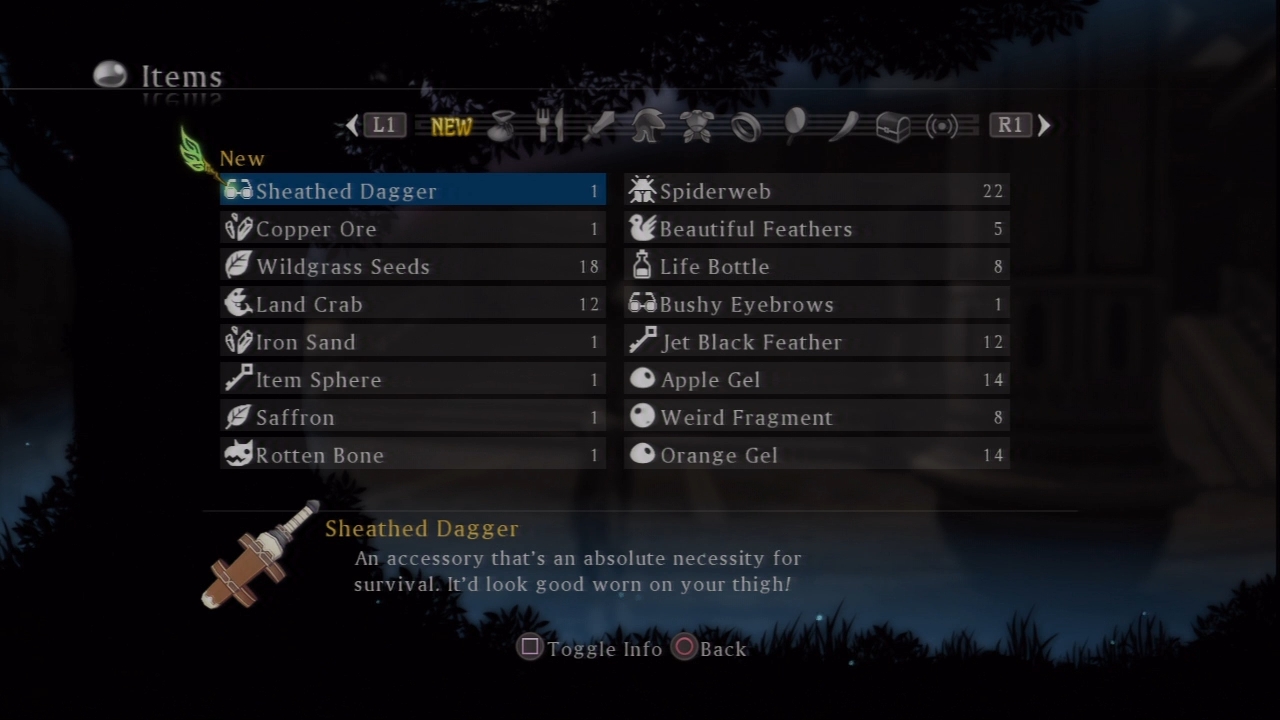Select Iron Sand from the items

[x=412, y=342]
